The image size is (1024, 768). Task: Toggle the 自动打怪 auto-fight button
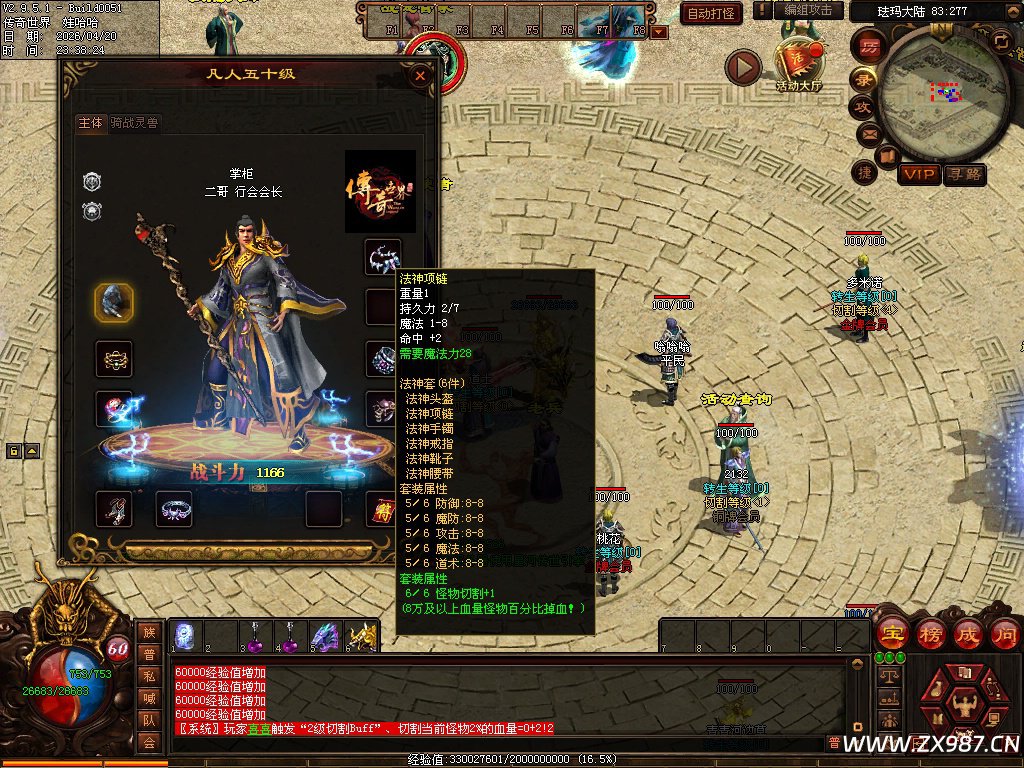point(711,13)
